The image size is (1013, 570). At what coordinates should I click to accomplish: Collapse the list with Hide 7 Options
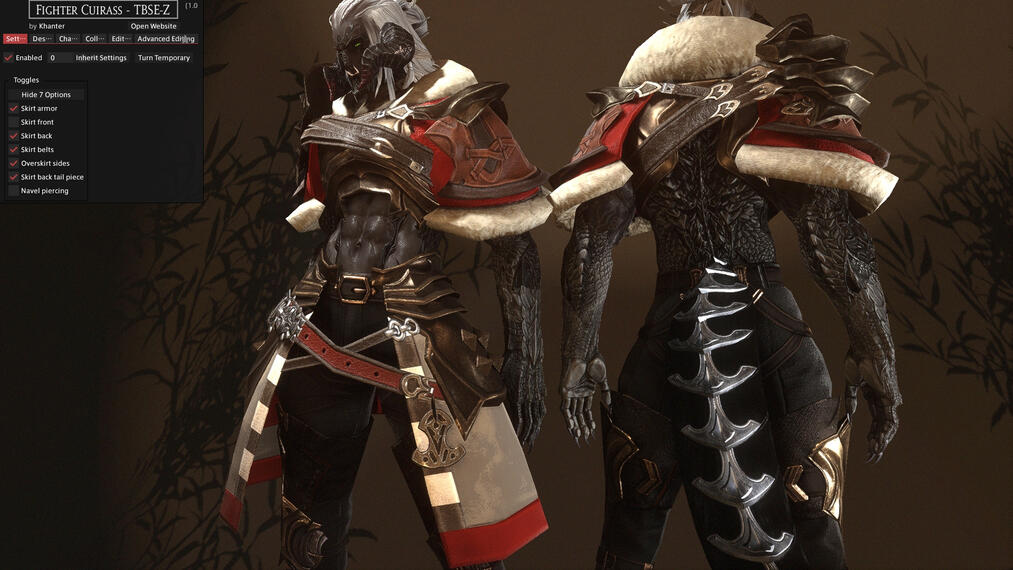(46, 95)
